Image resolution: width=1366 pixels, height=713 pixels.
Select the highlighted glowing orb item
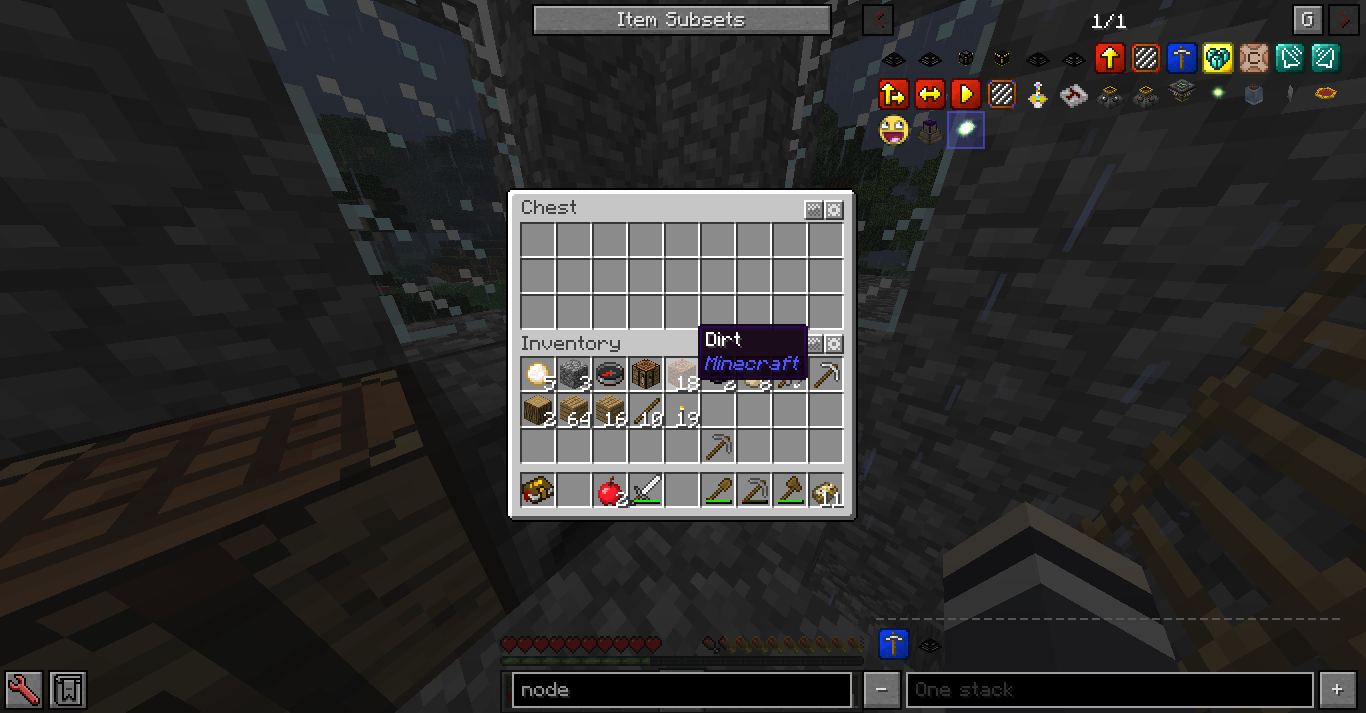click(x=966, y=129)
